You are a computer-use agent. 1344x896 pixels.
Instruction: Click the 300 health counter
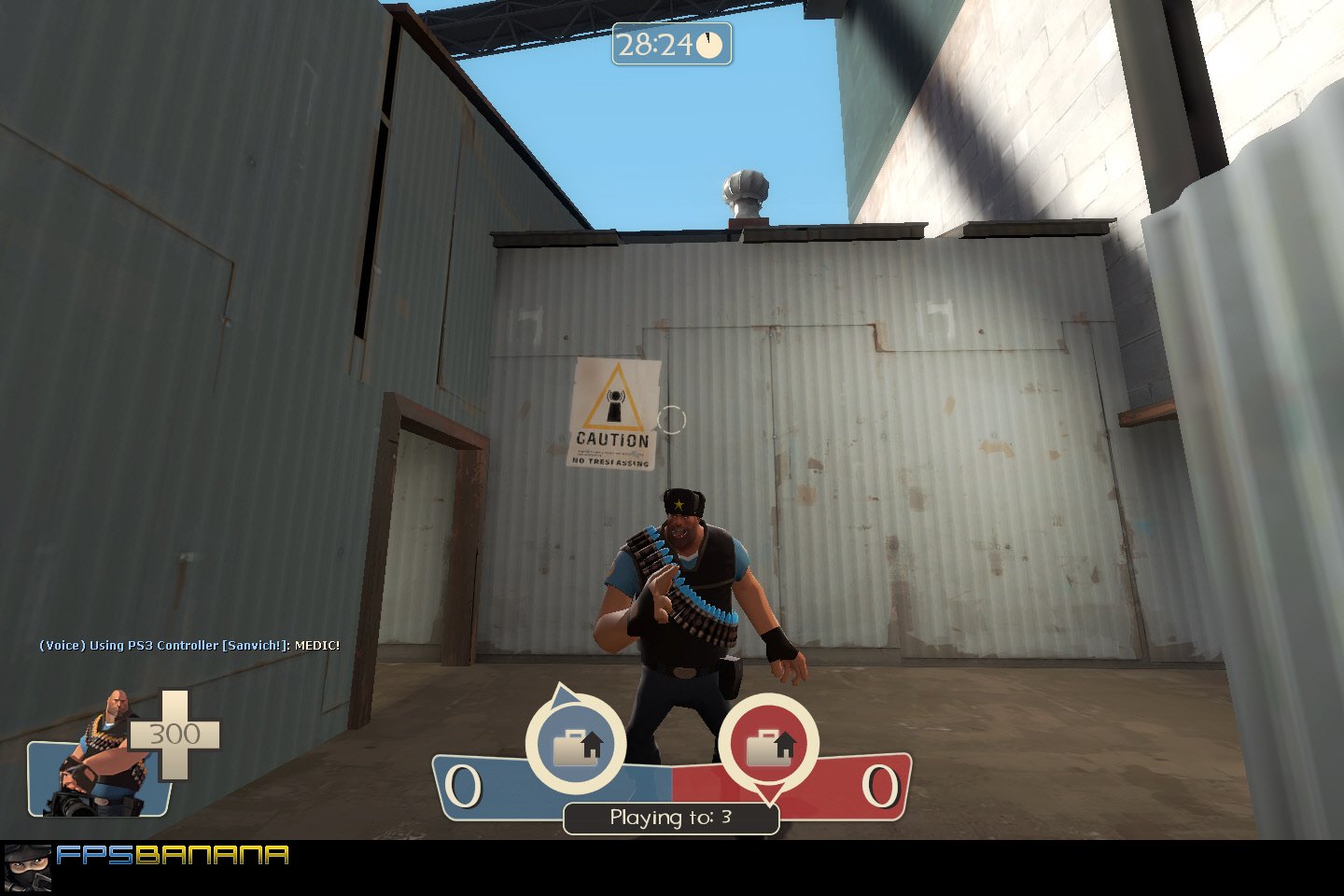pyautogui.click(x=176, y=735)
